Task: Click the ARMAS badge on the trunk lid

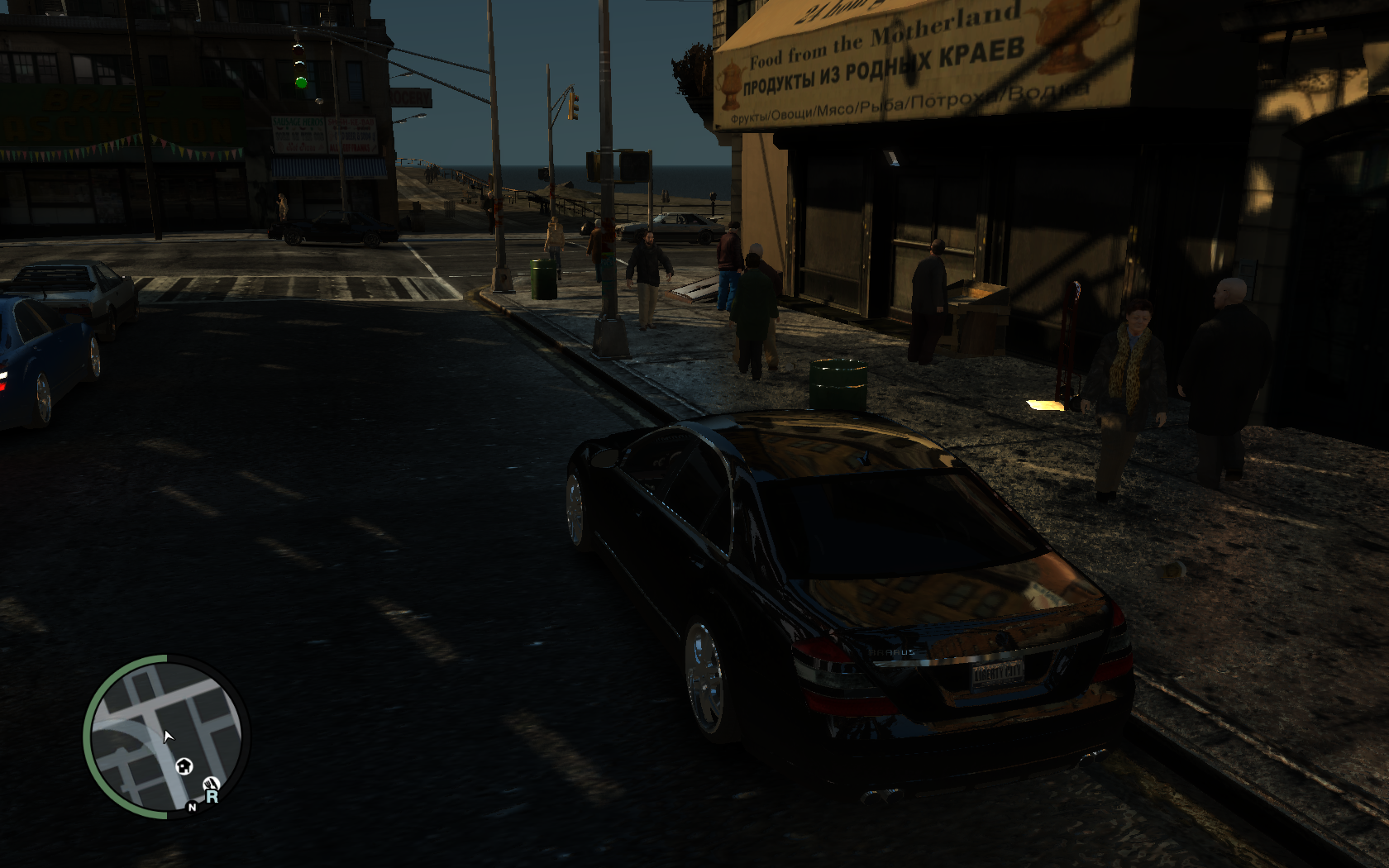Action: pyautogui.click(x=893, y=652)
